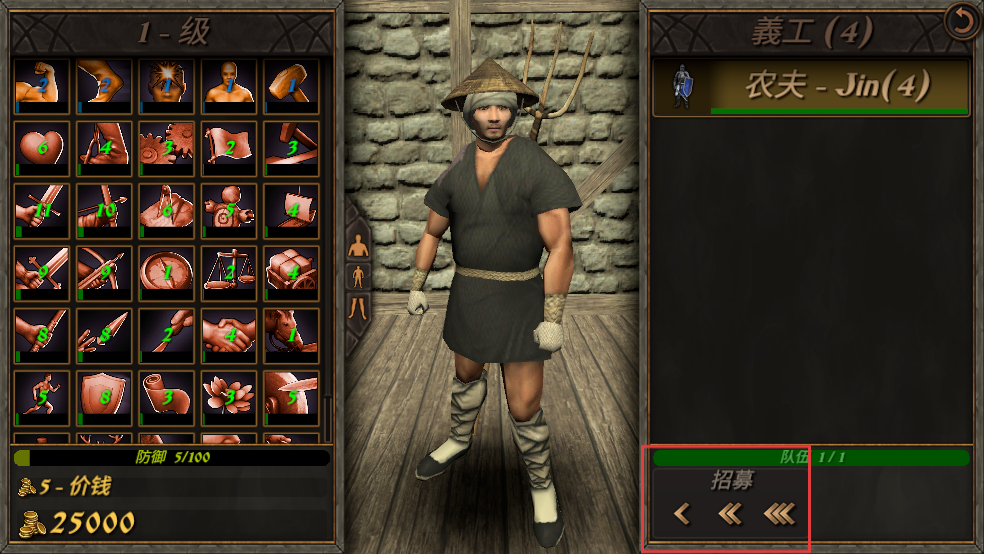Select the 农夫 - Jin volunteer row
The height and width of the screenshot is (554, 984).
tap(811, 87)
